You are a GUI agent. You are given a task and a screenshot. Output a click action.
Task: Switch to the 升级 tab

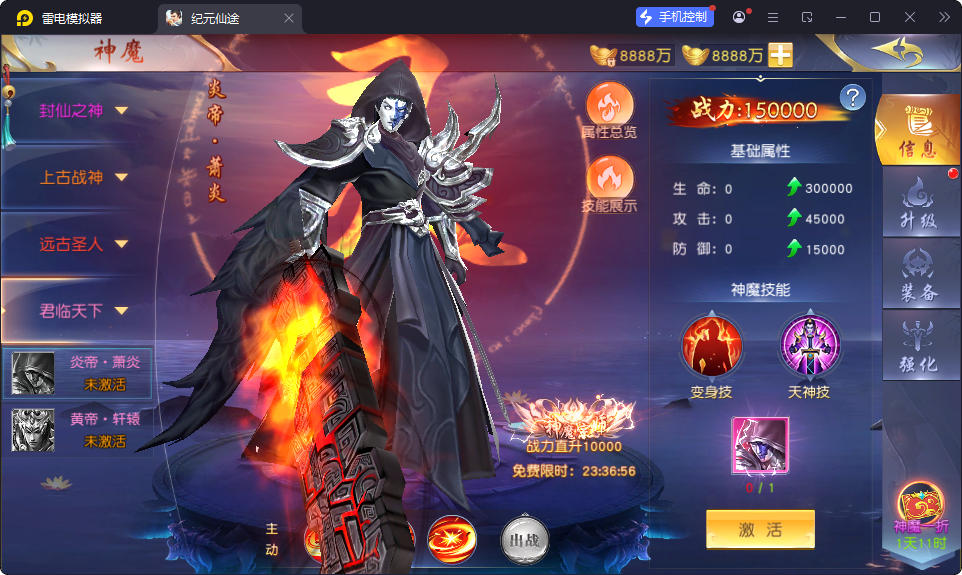(917, 203)
